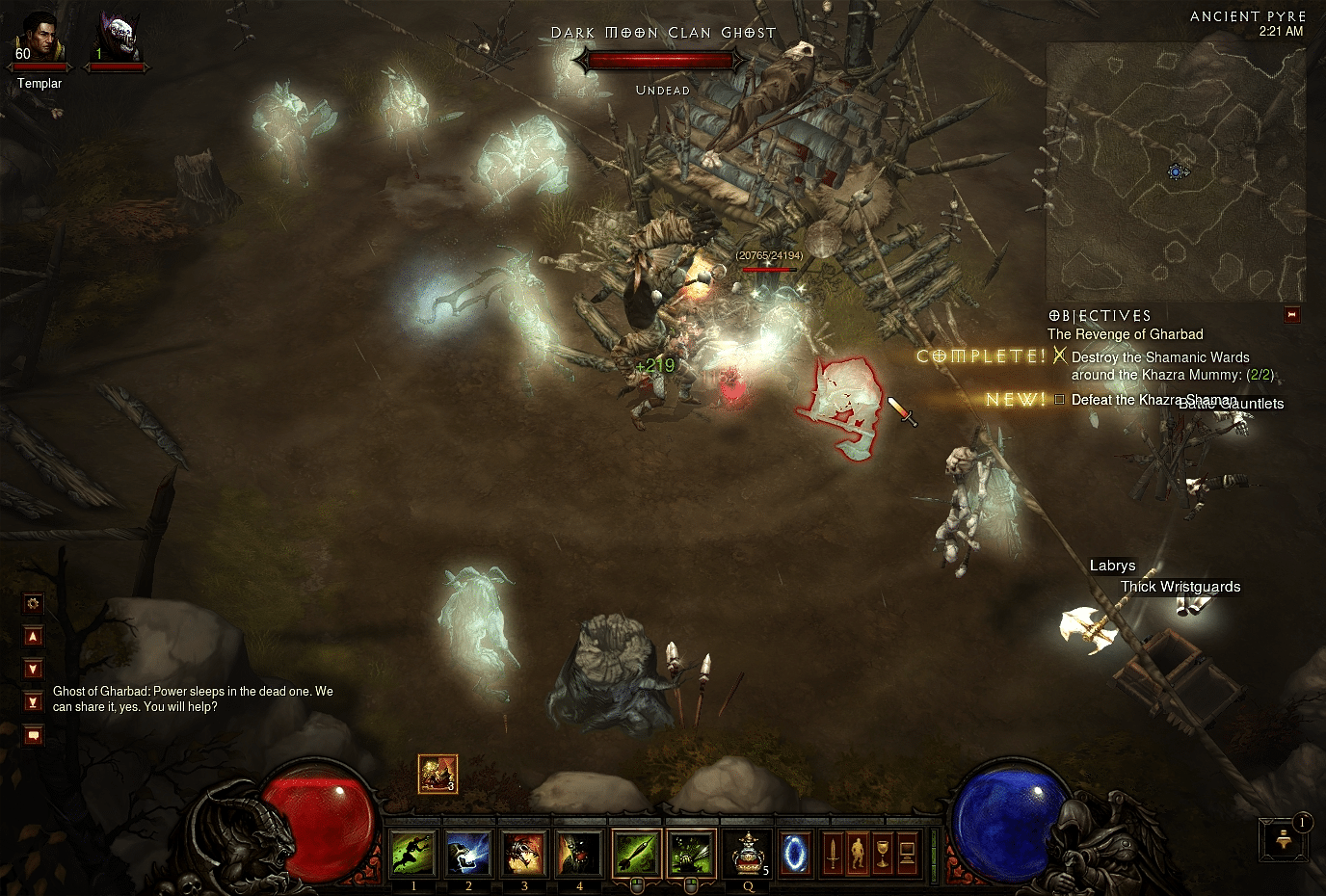The height and width of the screenshot is (896, 1326).
Task: Activate the lightning skill in slot 2
Action: click(x=468, y=853)
